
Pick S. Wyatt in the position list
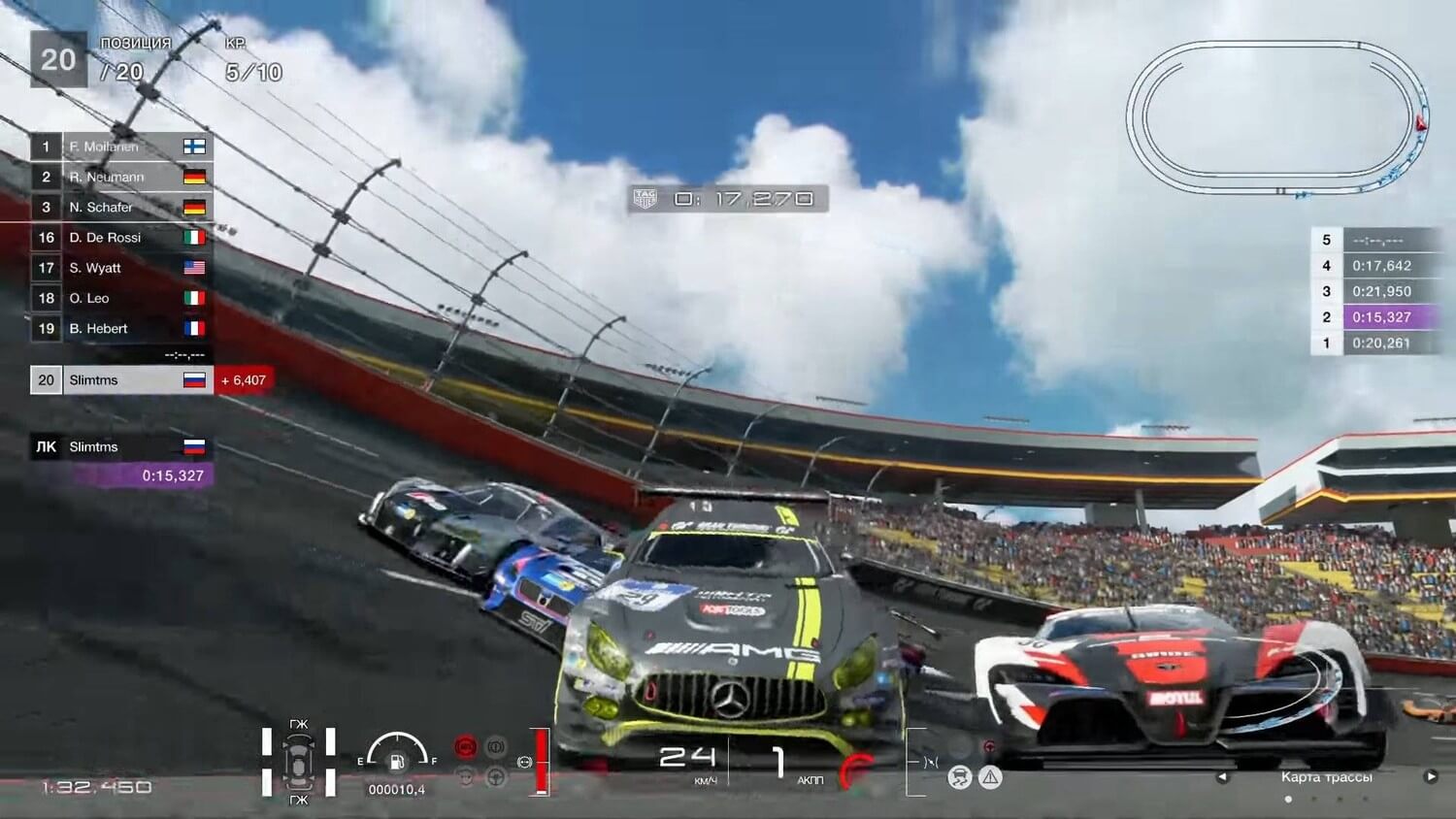pos(122,267)
